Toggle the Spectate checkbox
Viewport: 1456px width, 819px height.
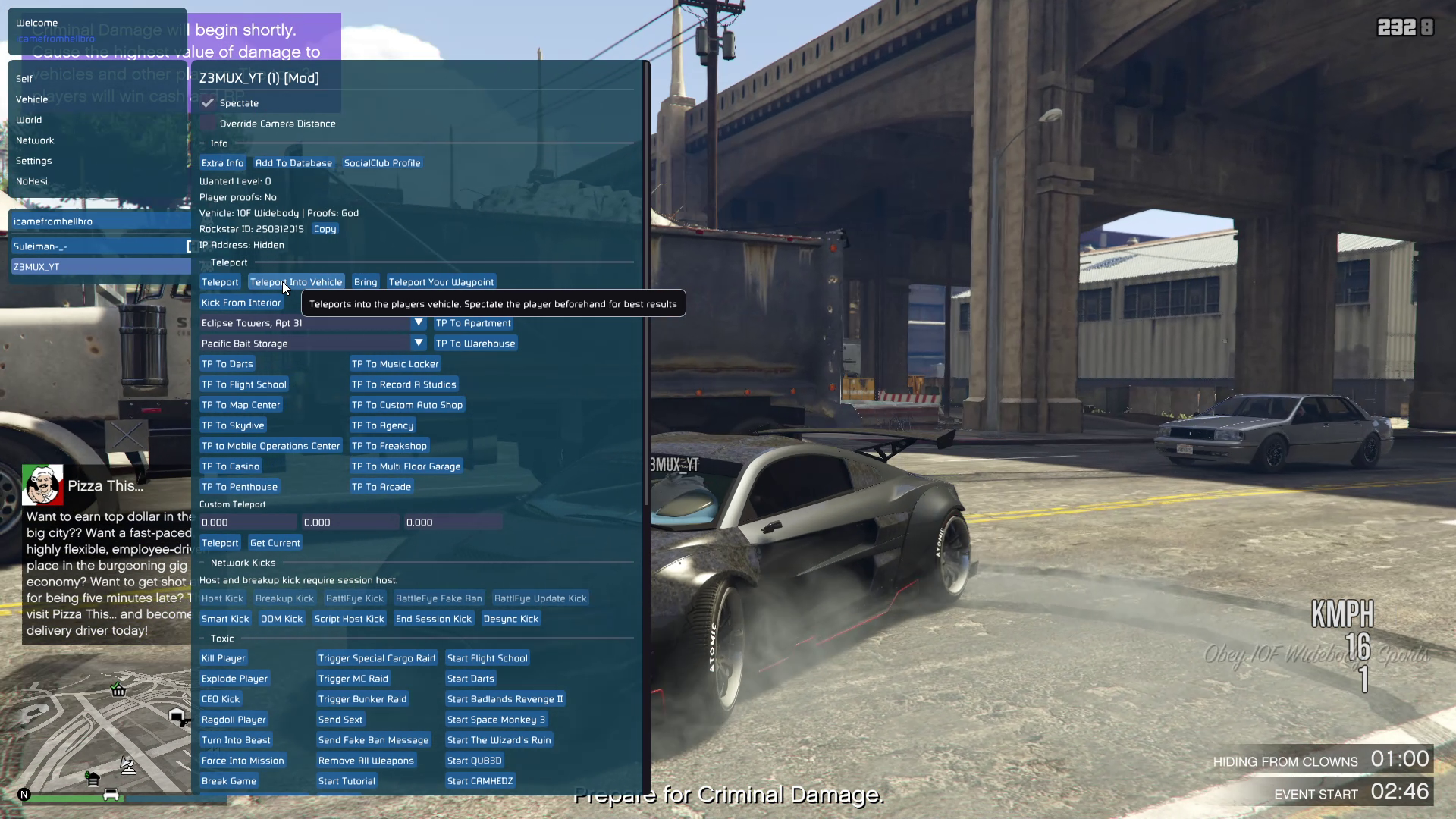click(208, 103)
